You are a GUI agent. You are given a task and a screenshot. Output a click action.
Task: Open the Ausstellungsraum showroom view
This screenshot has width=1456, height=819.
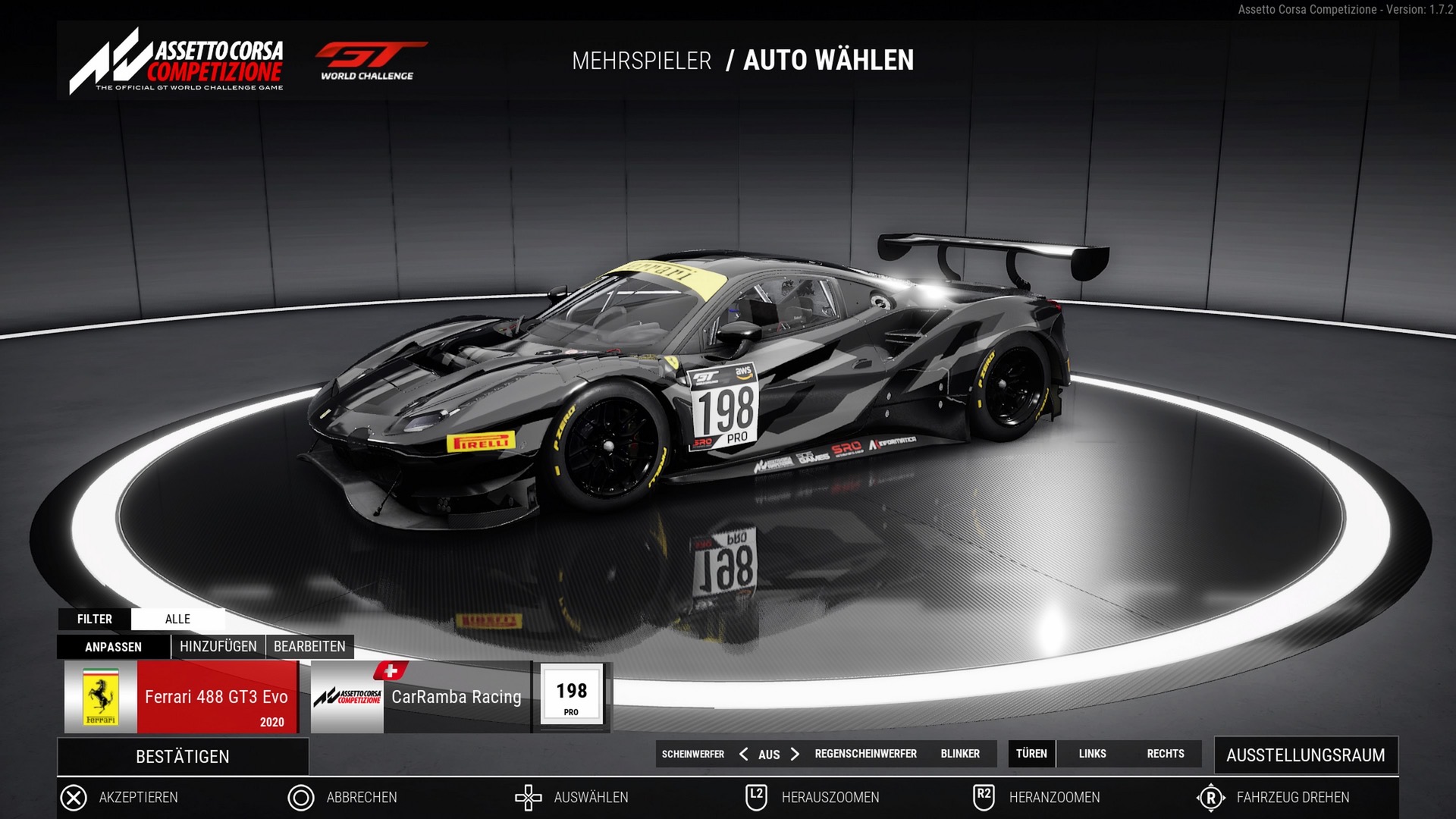[x=1305, y=755]
